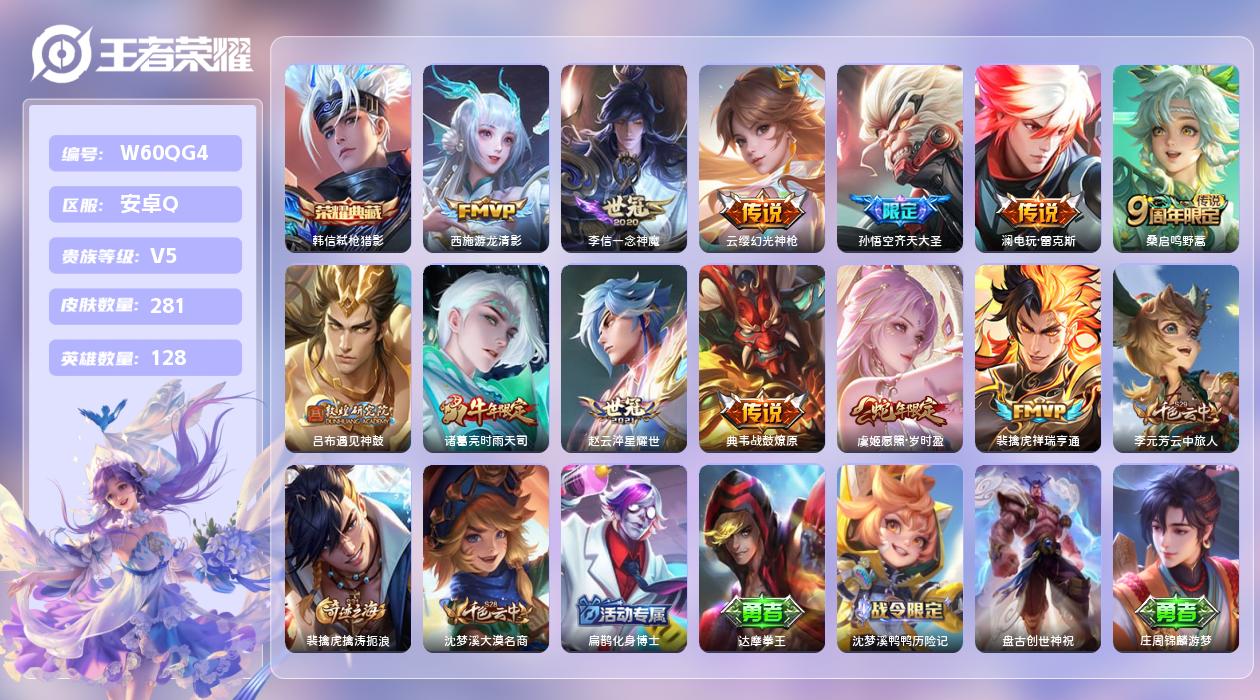Open the 桑启鸣野蒿 anniversary skin
Screen dimensions: 1260x700
(1176, 158)
